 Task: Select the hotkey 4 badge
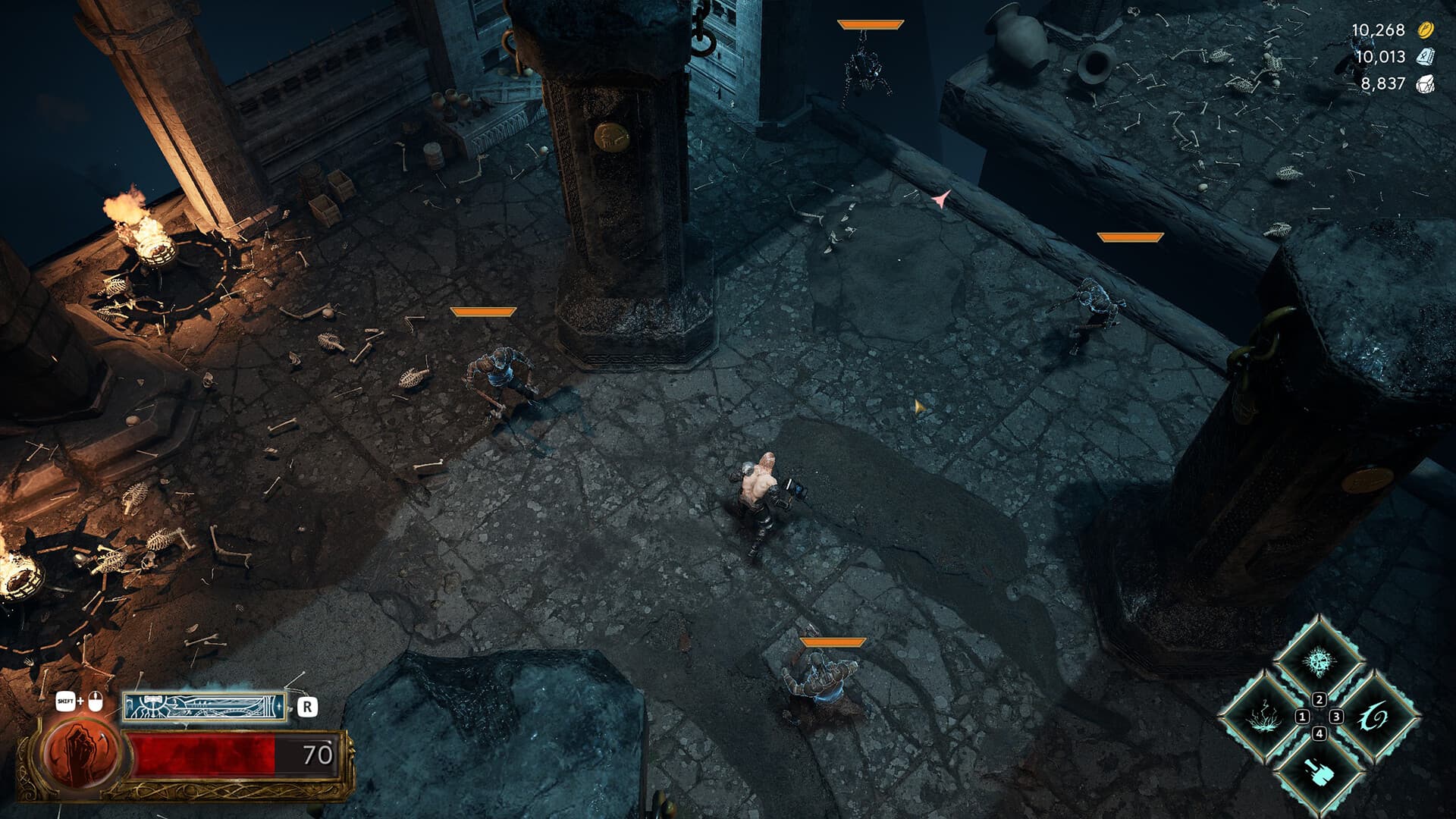point(1319,733)
